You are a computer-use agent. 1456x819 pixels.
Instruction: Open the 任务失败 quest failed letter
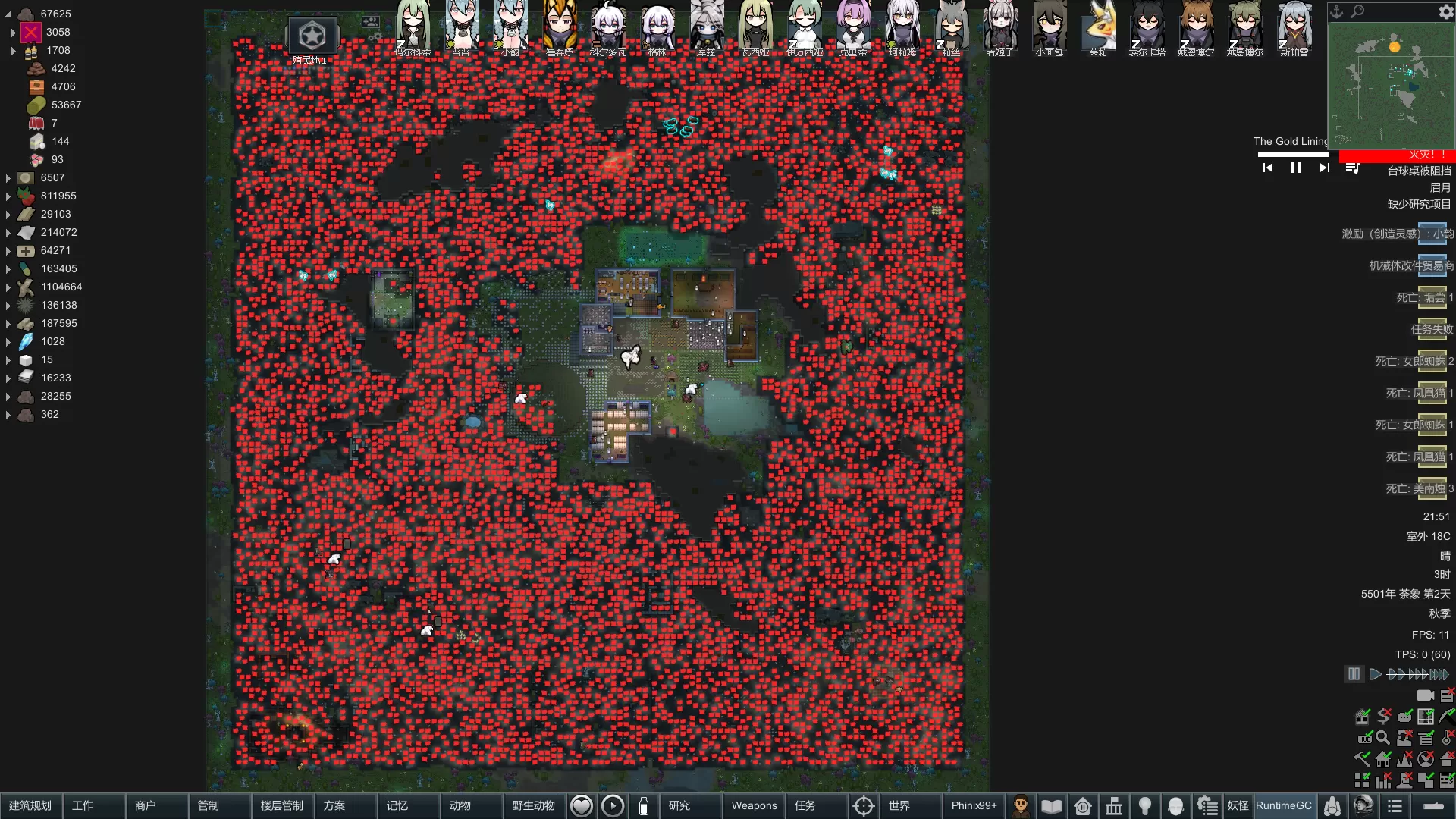coord(1432,329)
